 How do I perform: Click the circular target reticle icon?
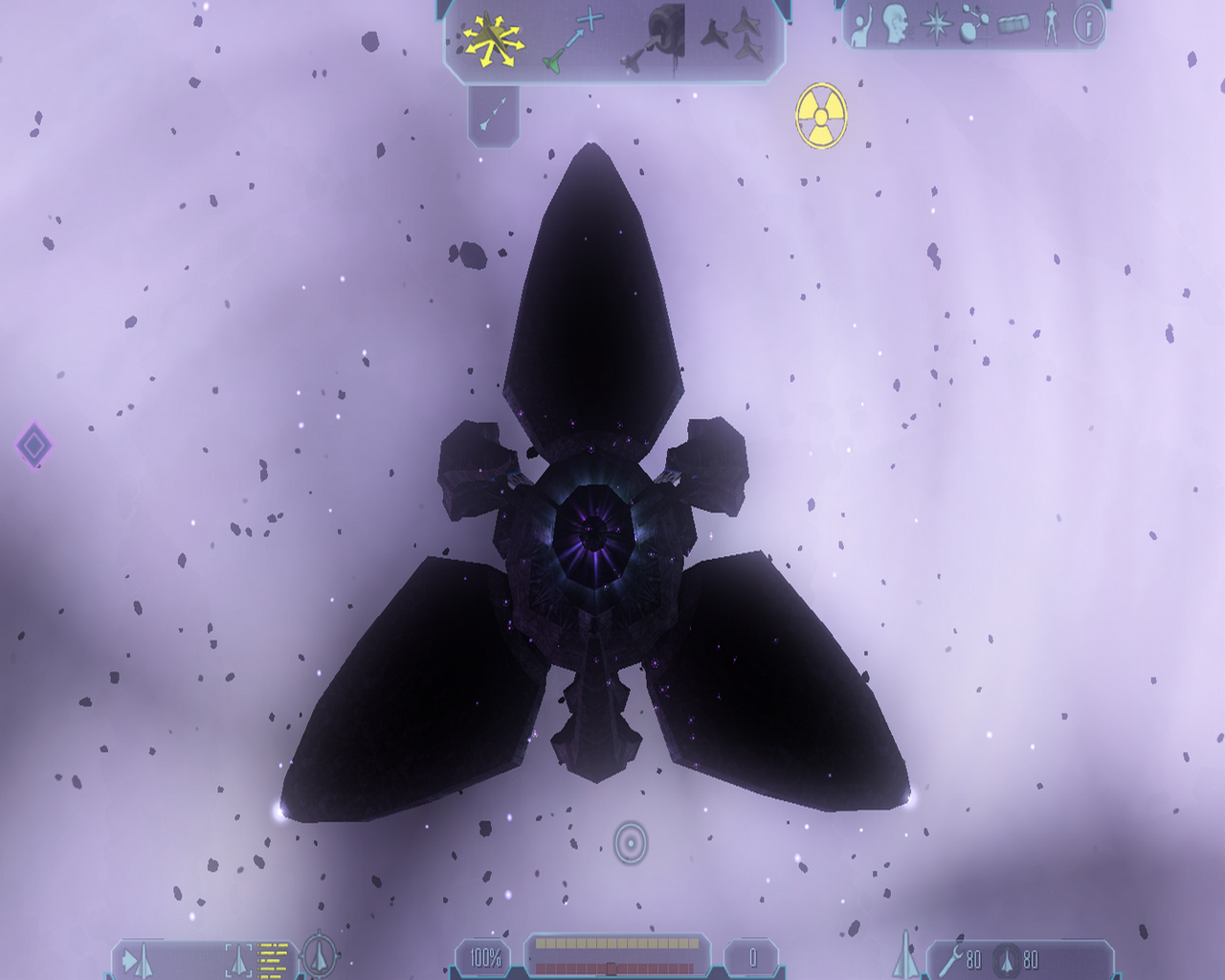(631, 843)
